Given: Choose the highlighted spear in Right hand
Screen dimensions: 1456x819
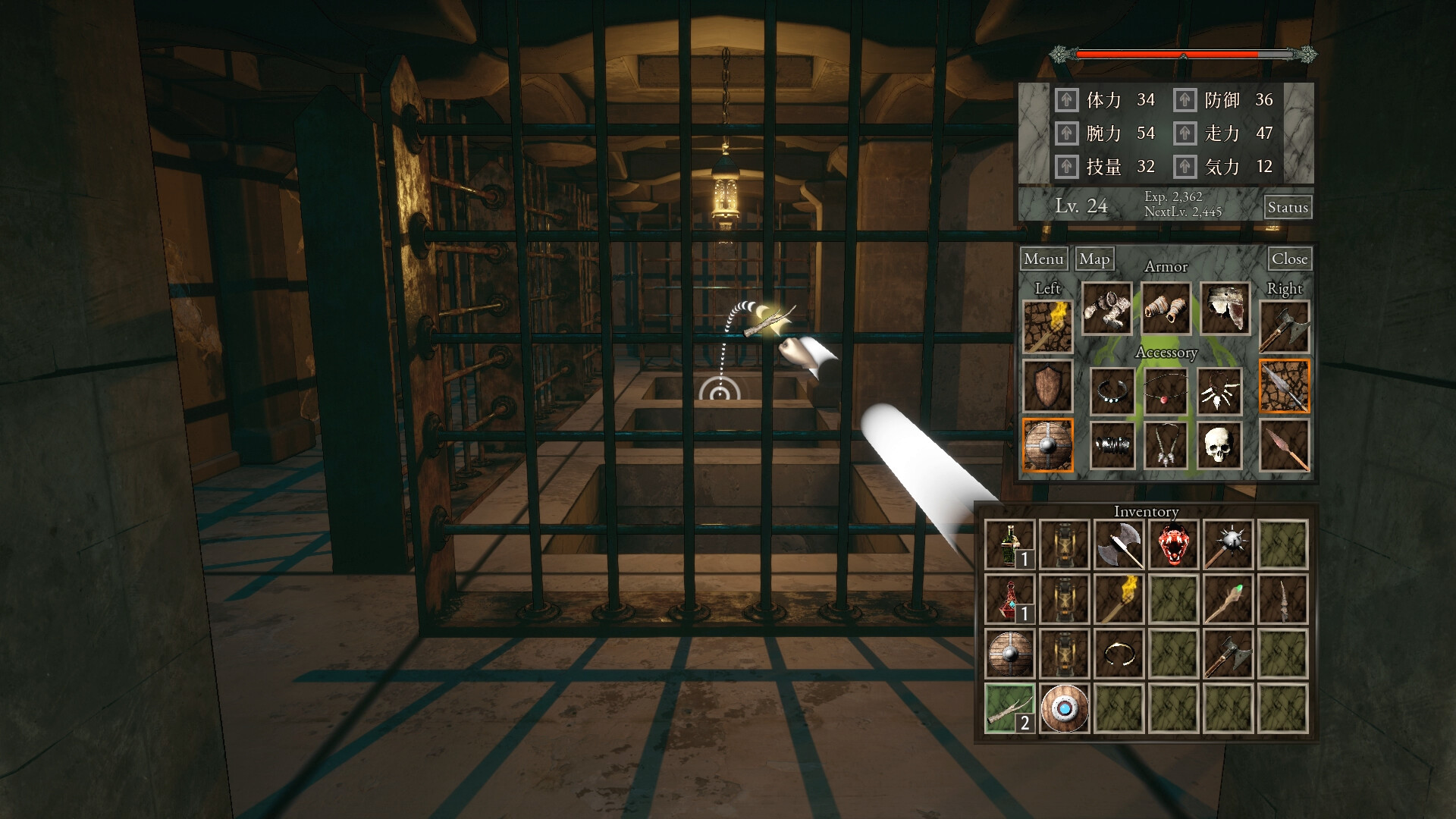Looking at the screenshot, I should click(1284, 386).
